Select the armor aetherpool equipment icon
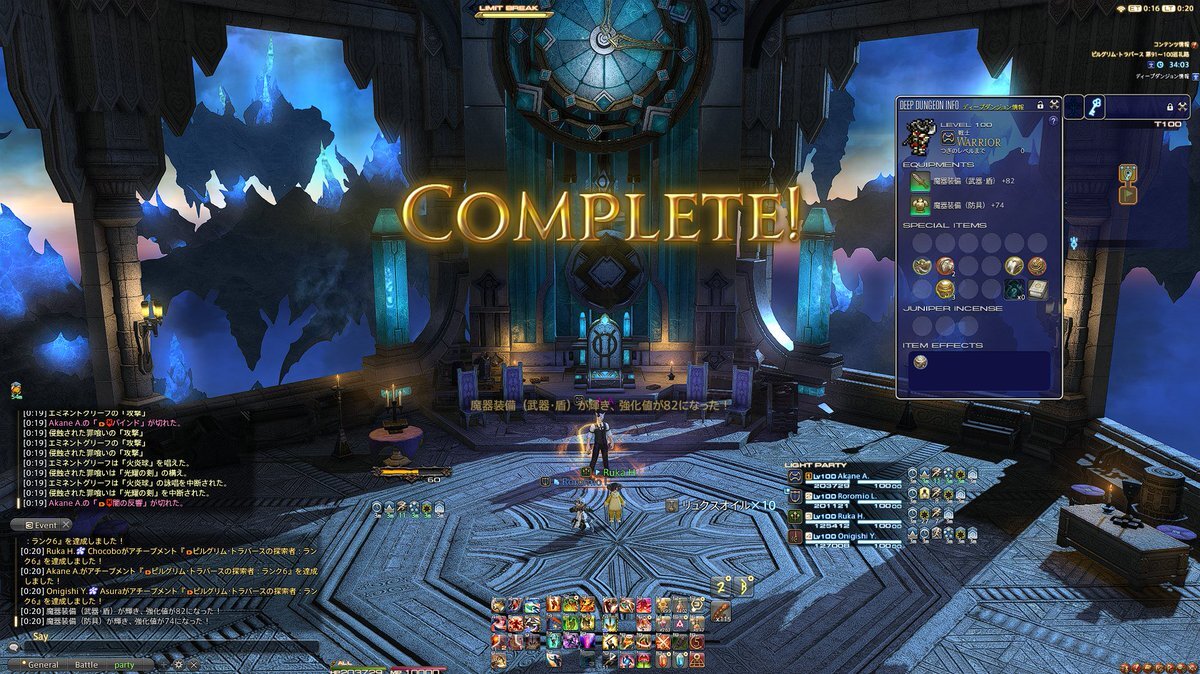 coord(920,204)
